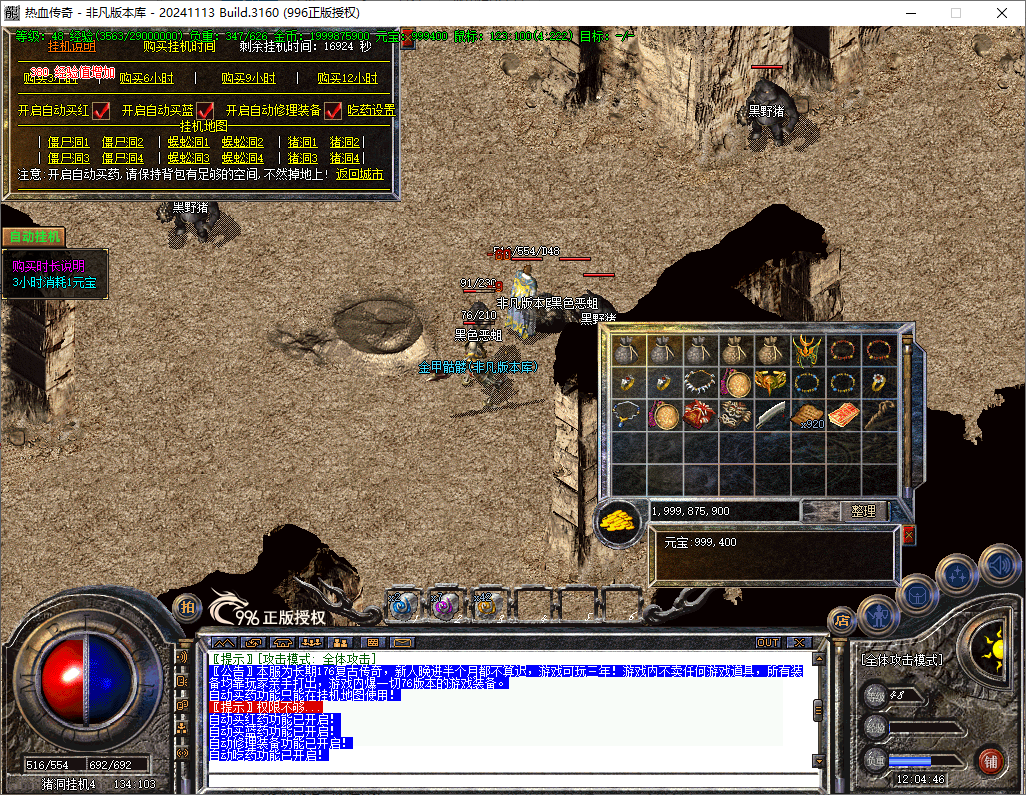Select Pig Cave 2 (猪洞2) hunting map
This screenshot has height=795, width=1026.
(x=344, y=143)
